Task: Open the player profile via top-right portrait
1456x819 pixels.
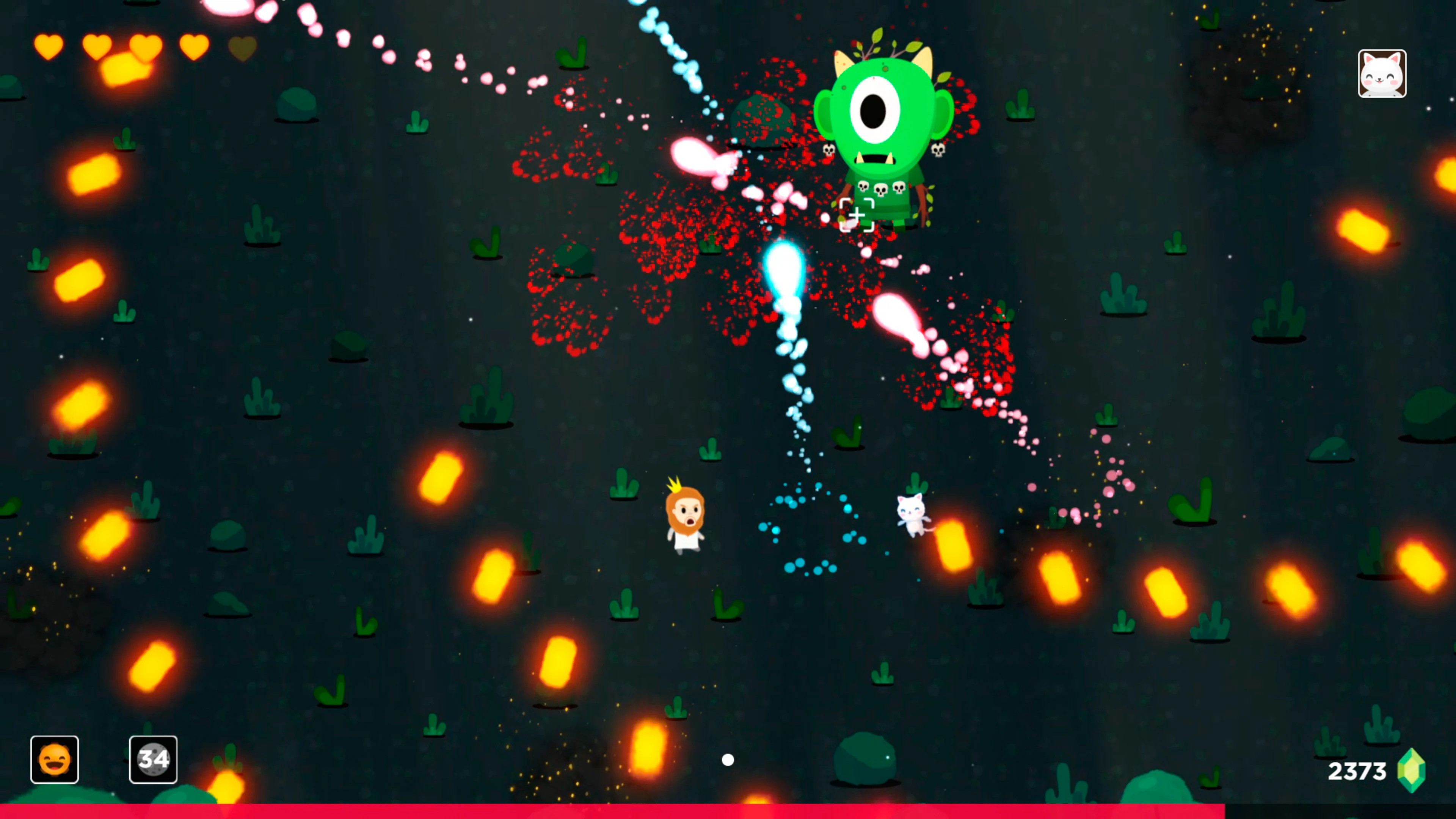Action: pos(1382,74)
